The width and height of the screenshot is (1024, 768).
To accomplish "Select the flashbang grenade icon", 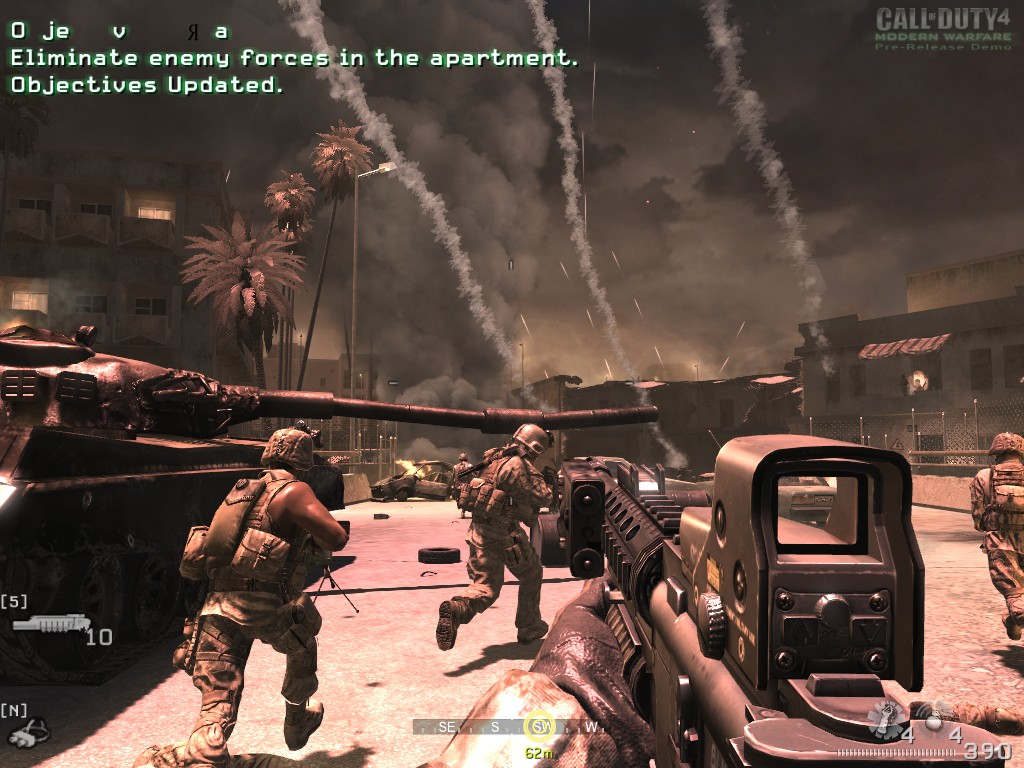I will (934, 720).
